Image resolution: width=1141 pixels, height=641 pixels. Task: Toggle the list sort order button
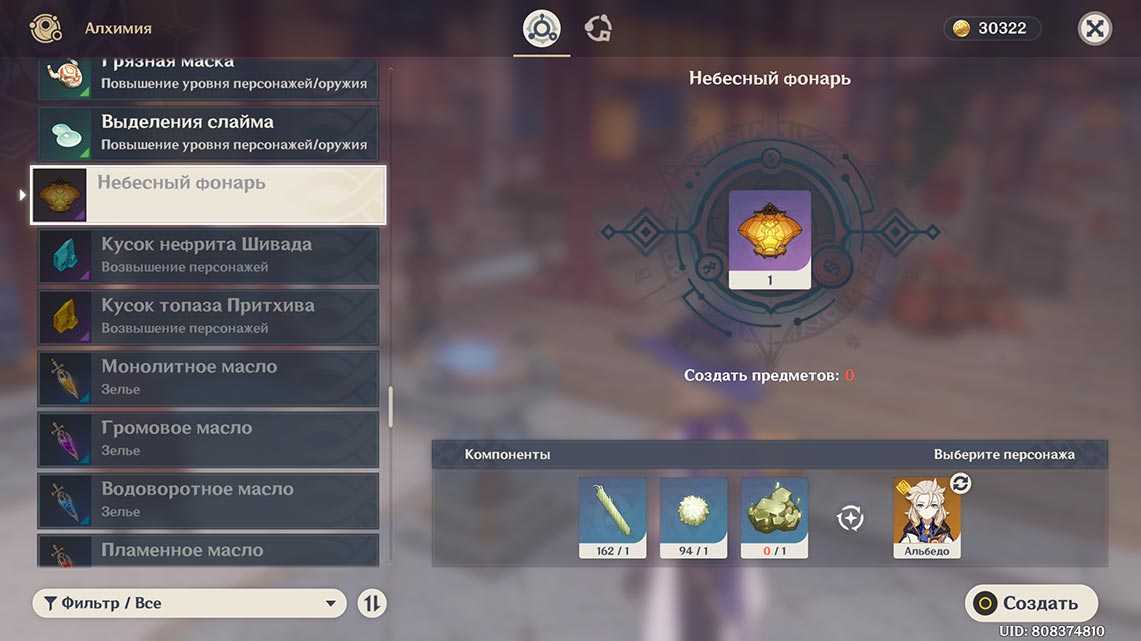(x=372, y=603)
